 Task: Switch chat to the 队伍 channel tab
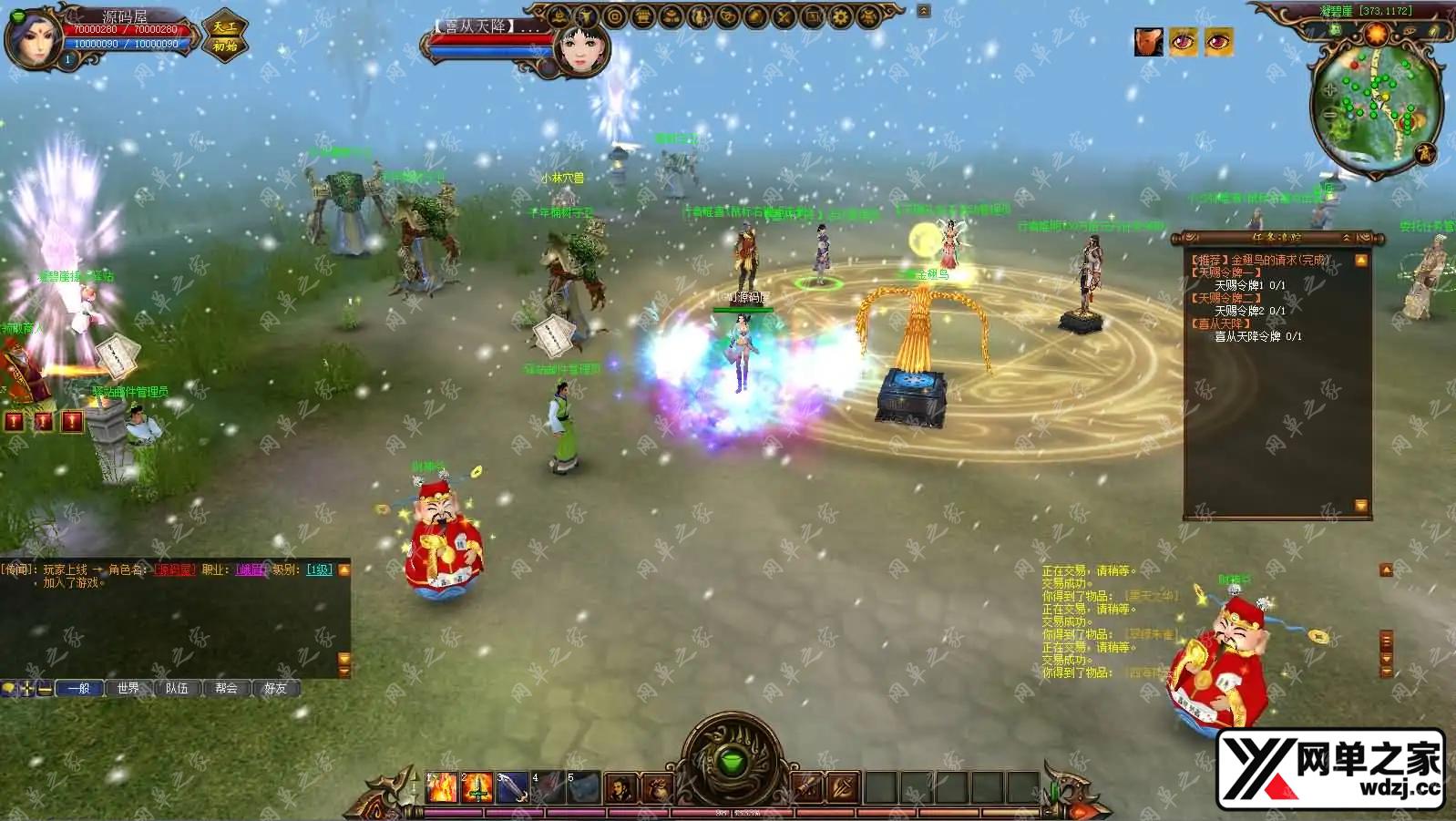(x=177, y=688)
